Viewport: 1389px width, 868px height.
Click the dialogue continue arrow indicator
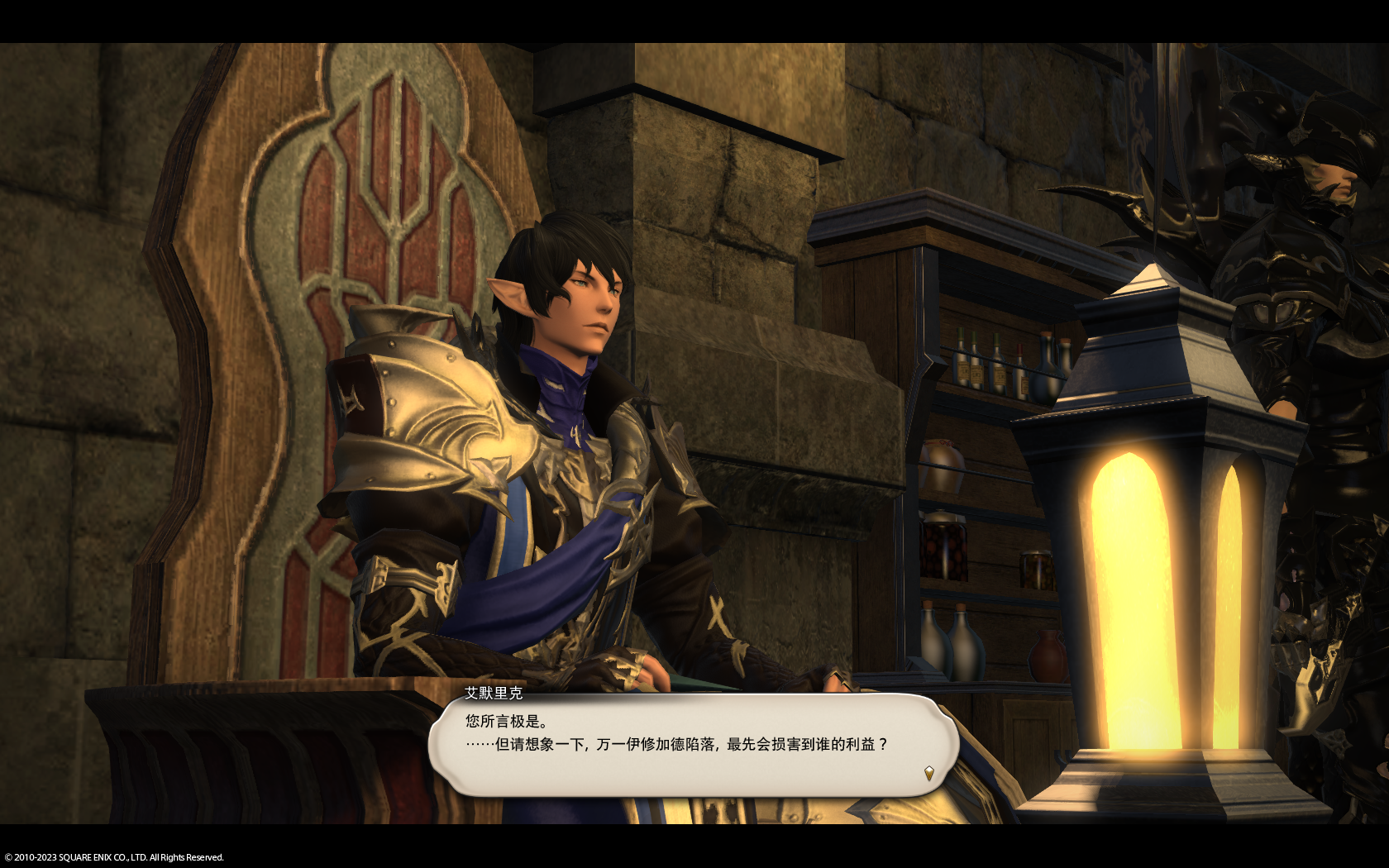click(928, 774)
